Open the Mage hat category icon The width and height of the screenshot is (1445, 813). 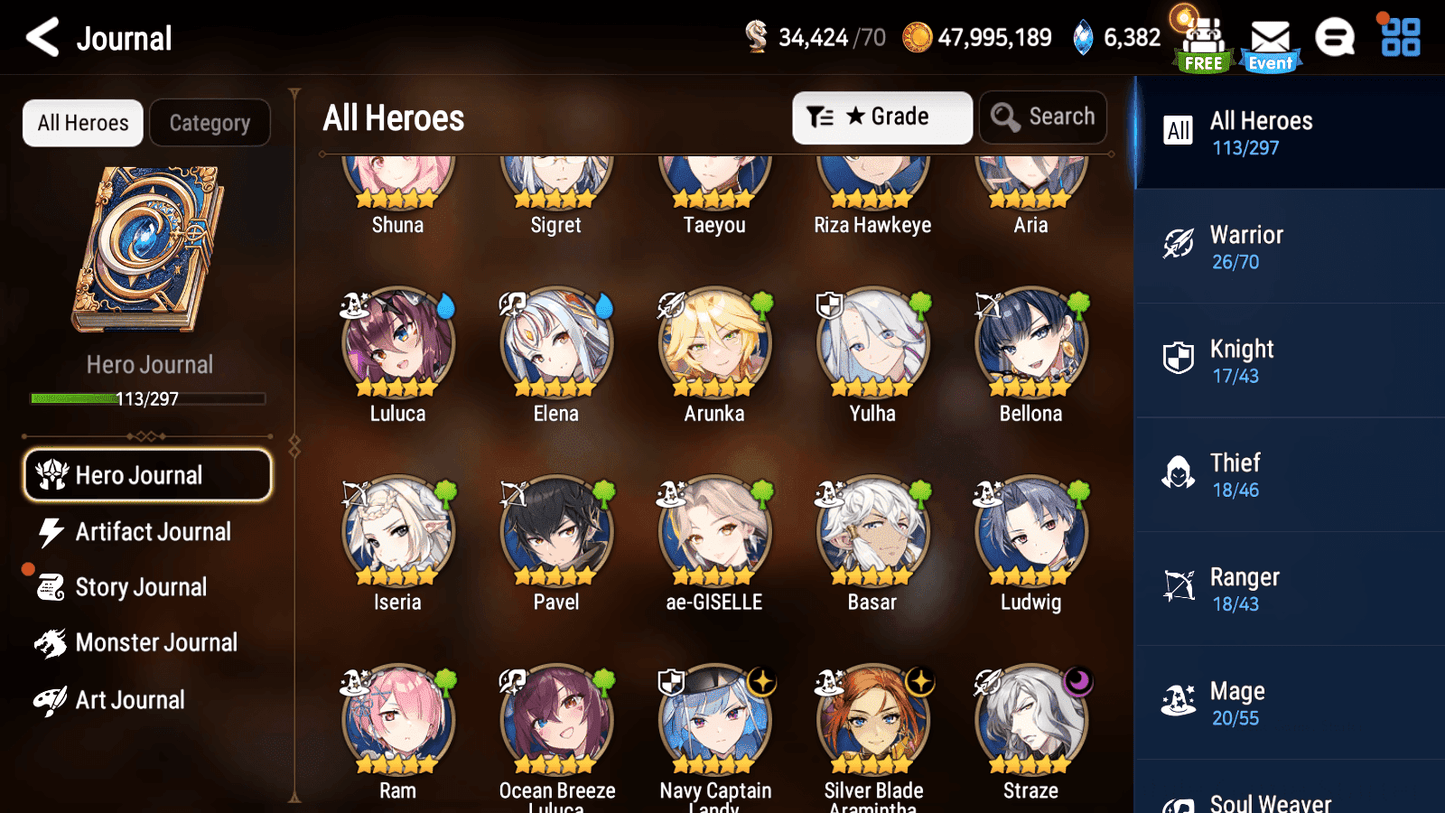[1180, 700]
